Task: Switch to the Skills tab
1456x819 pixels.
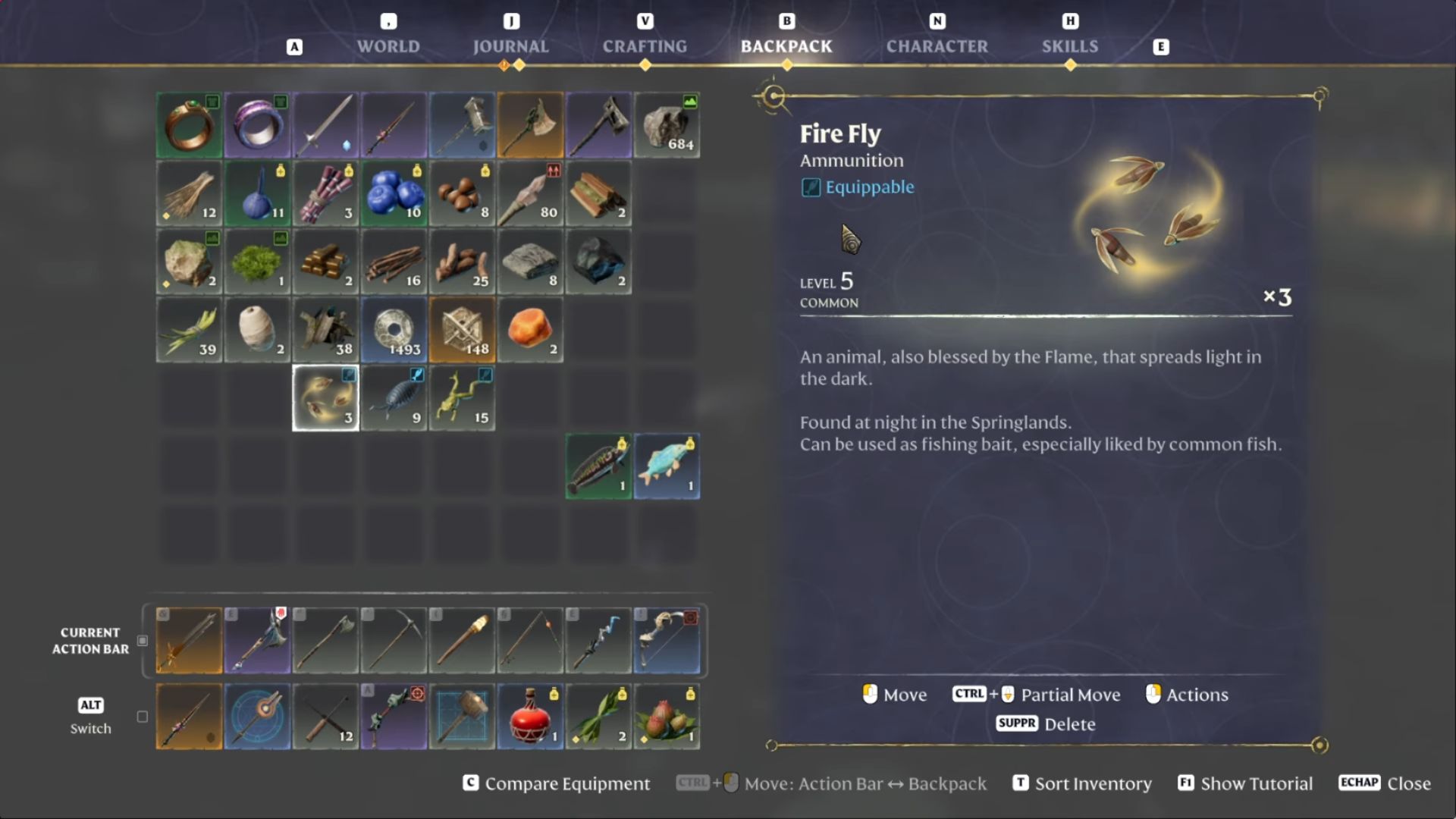Action: point(1070,46)
